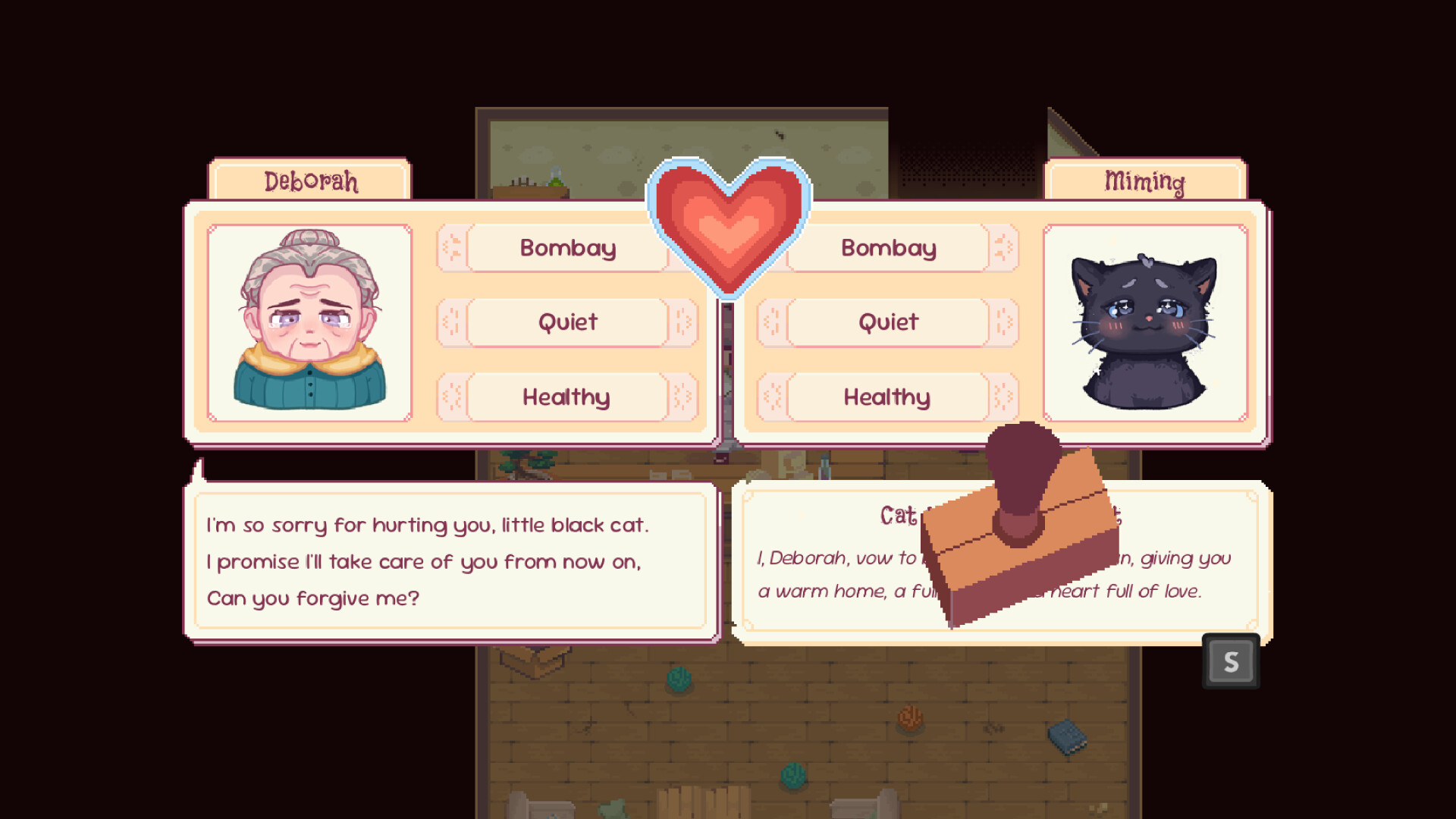Click Deborah's Bombay breed button
Viewport: 1456px width, 819px height.
pos(566,248)
